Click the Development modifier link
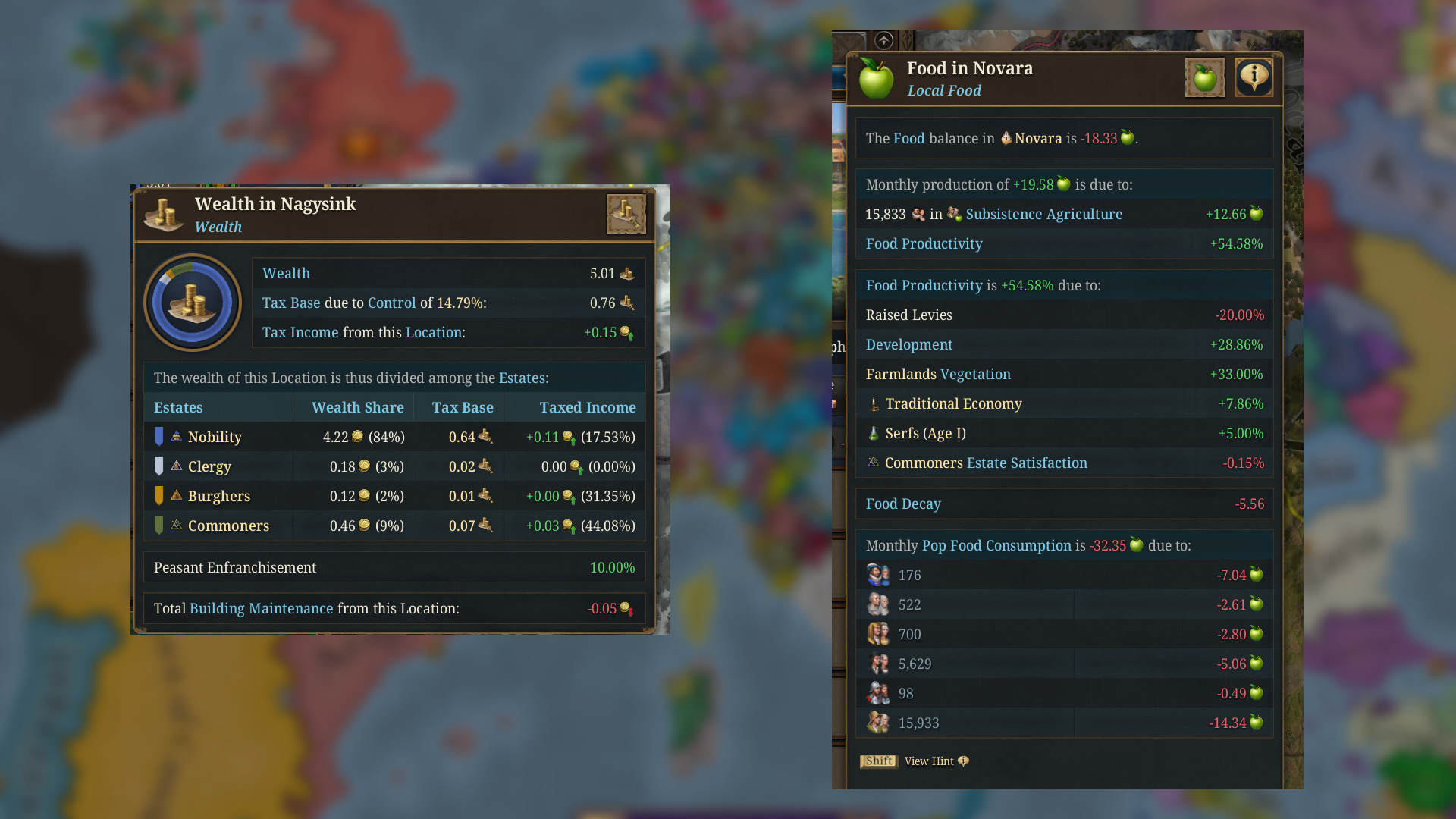This screenshot has height=819, width=1456. pos(909,344)
